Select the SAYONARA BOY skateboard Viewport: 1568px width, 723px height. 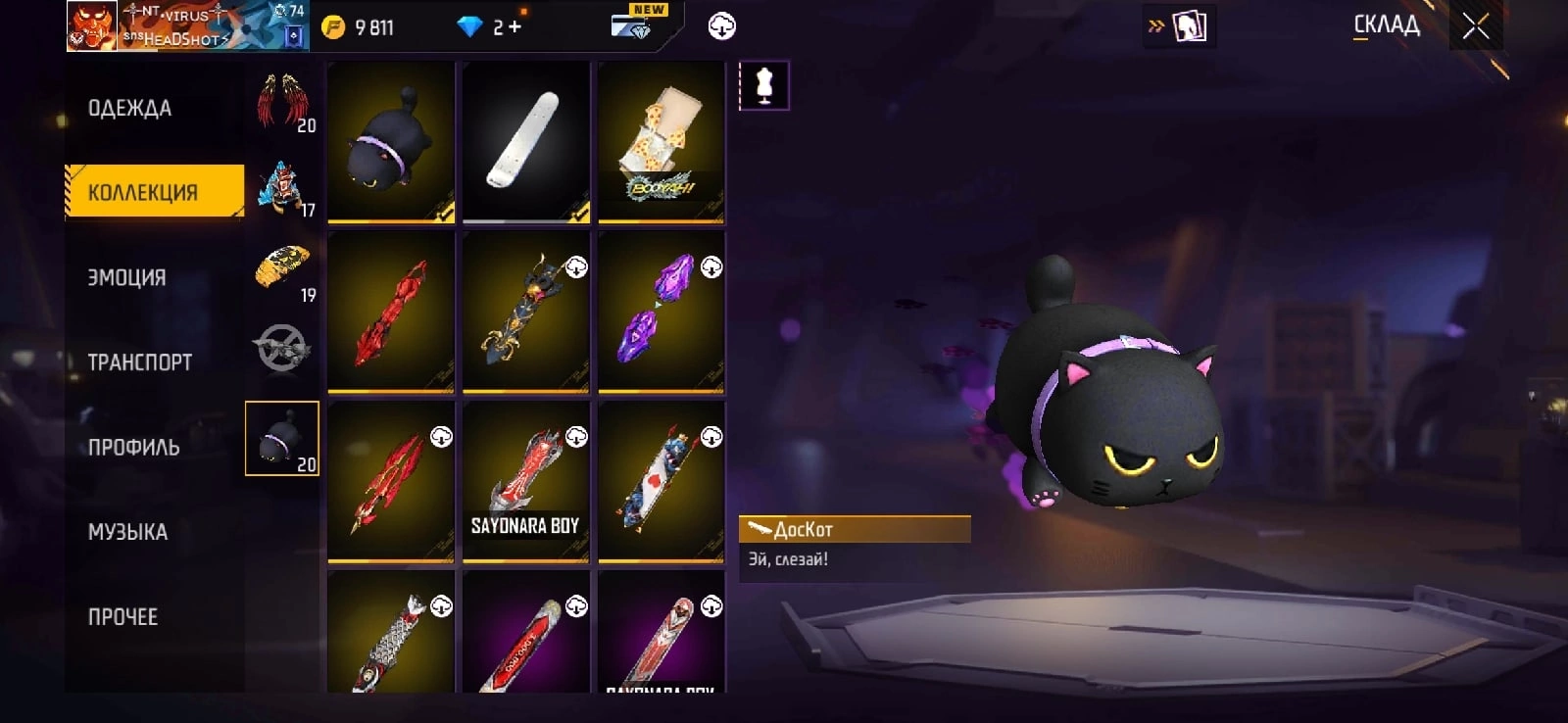pos(526,482)
